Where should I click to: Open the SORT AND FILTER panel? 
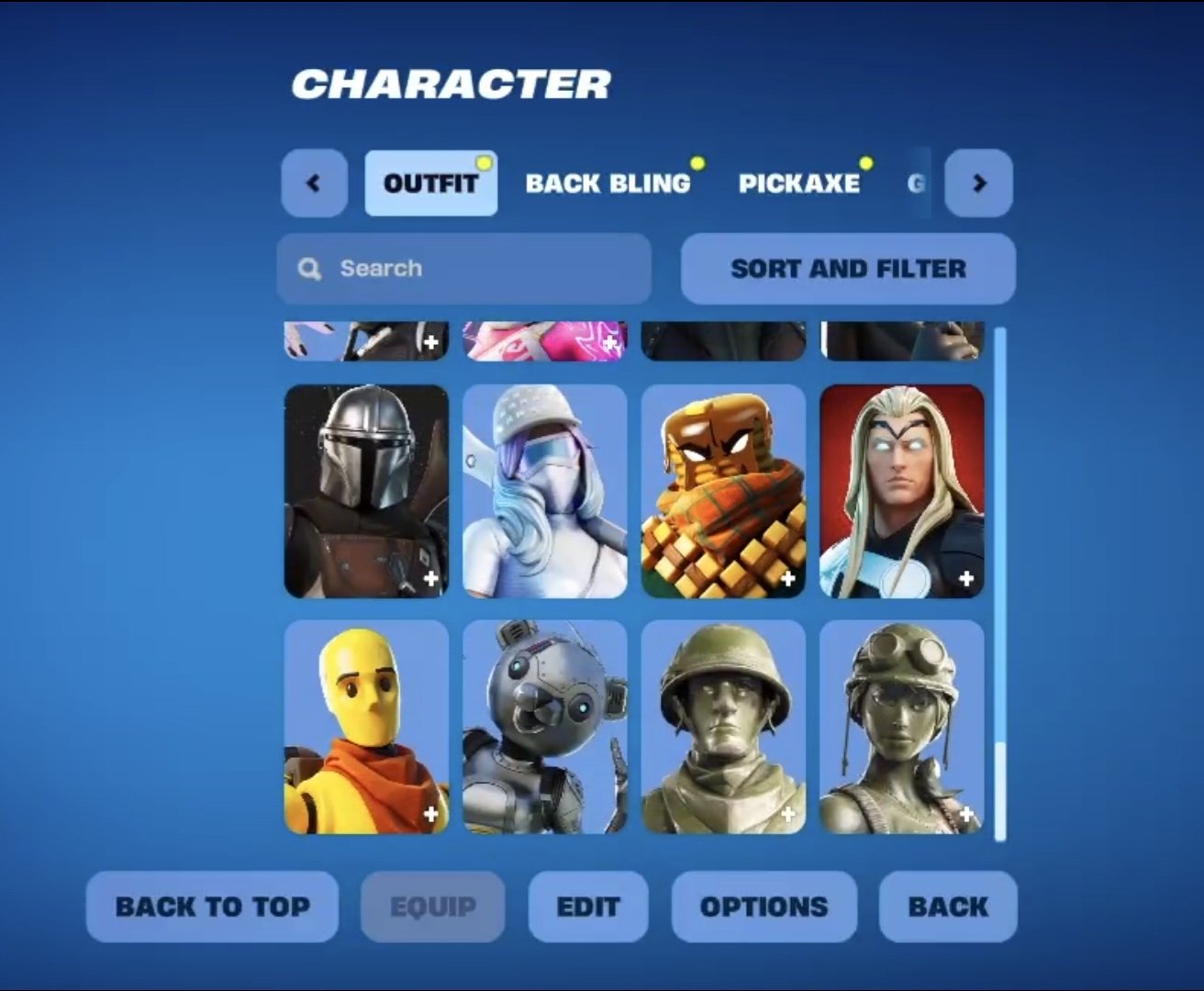coord(847,268)
